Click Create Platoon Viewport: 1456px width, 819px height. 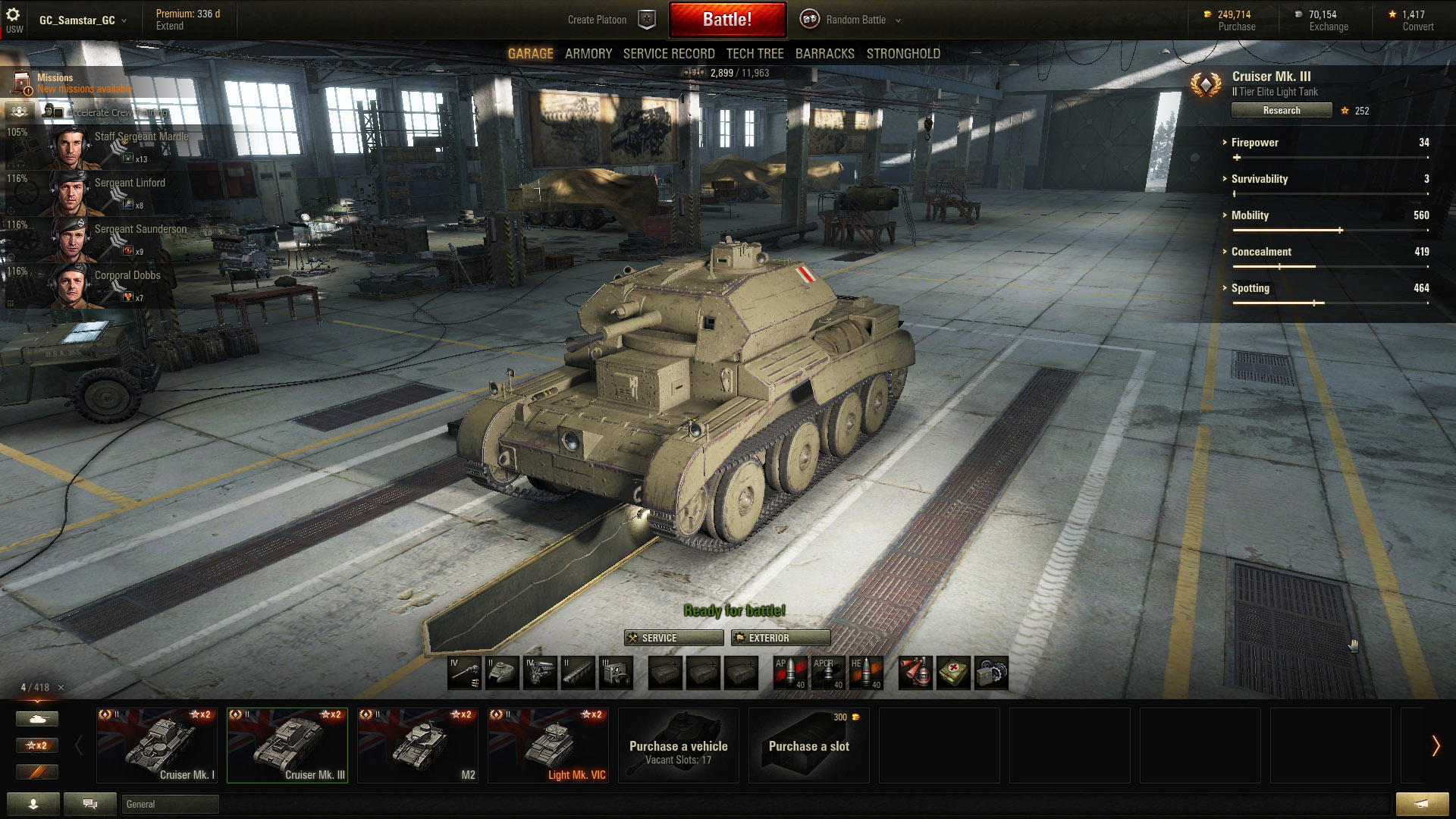pos(597,20)
